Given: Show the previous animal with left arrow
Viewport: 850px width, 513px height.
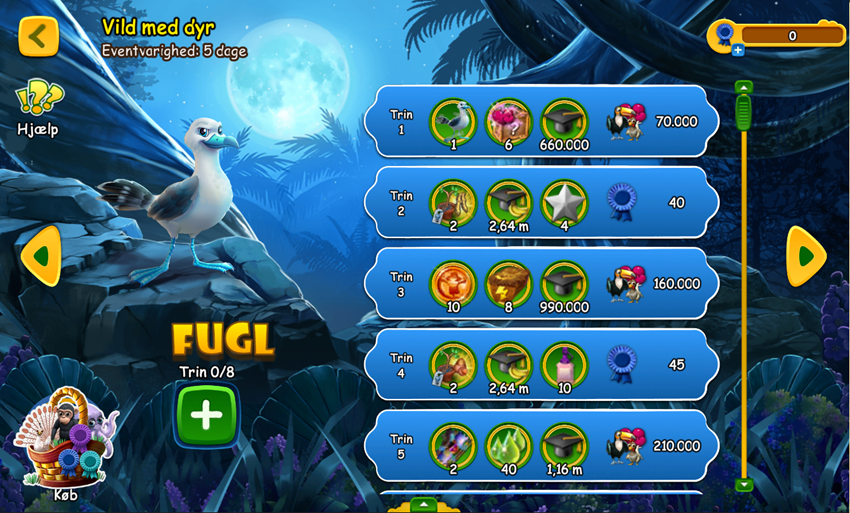Looking at the screenshot, I should [40, 256].
